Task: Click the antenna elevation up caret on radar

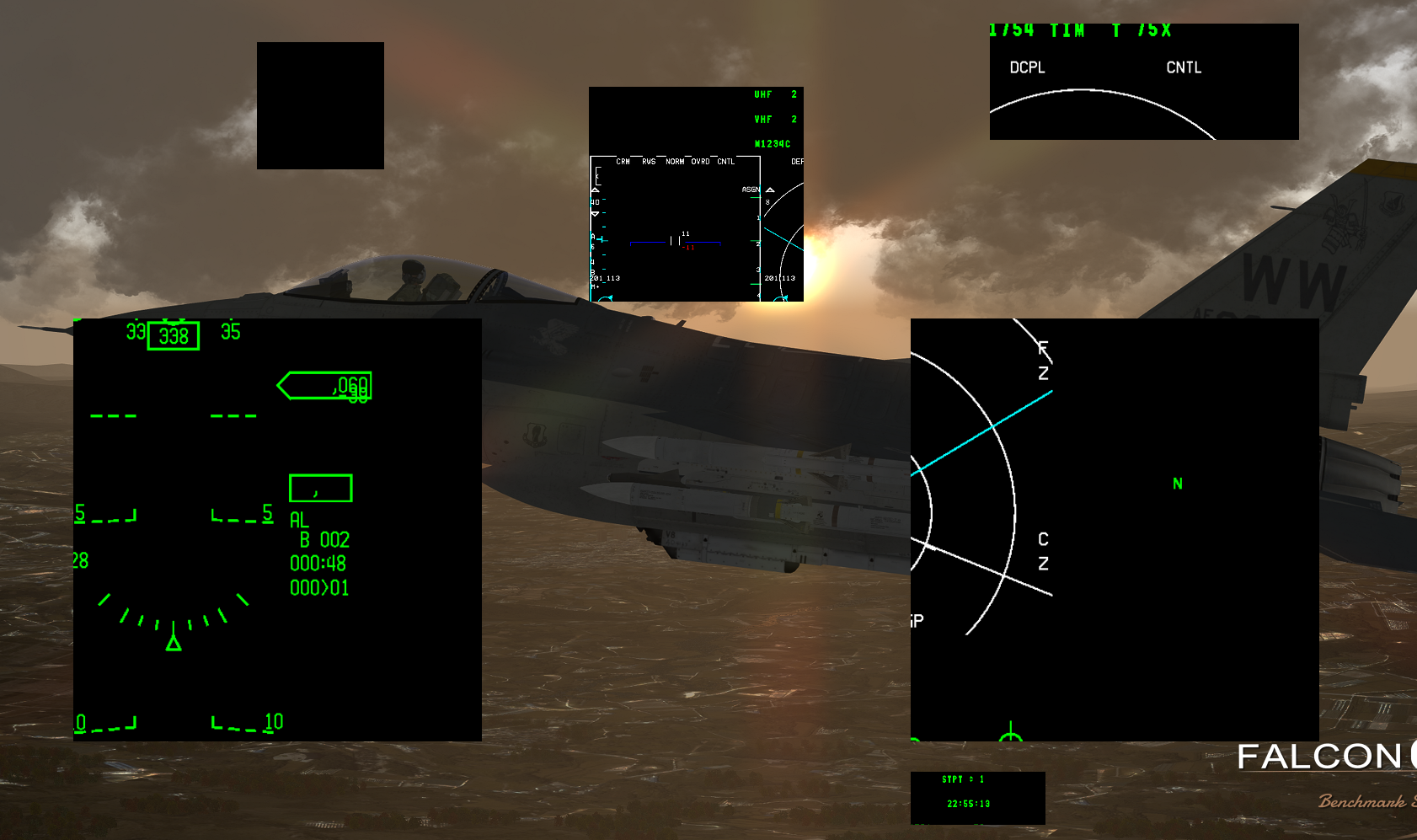Action: tap(595, 190)
